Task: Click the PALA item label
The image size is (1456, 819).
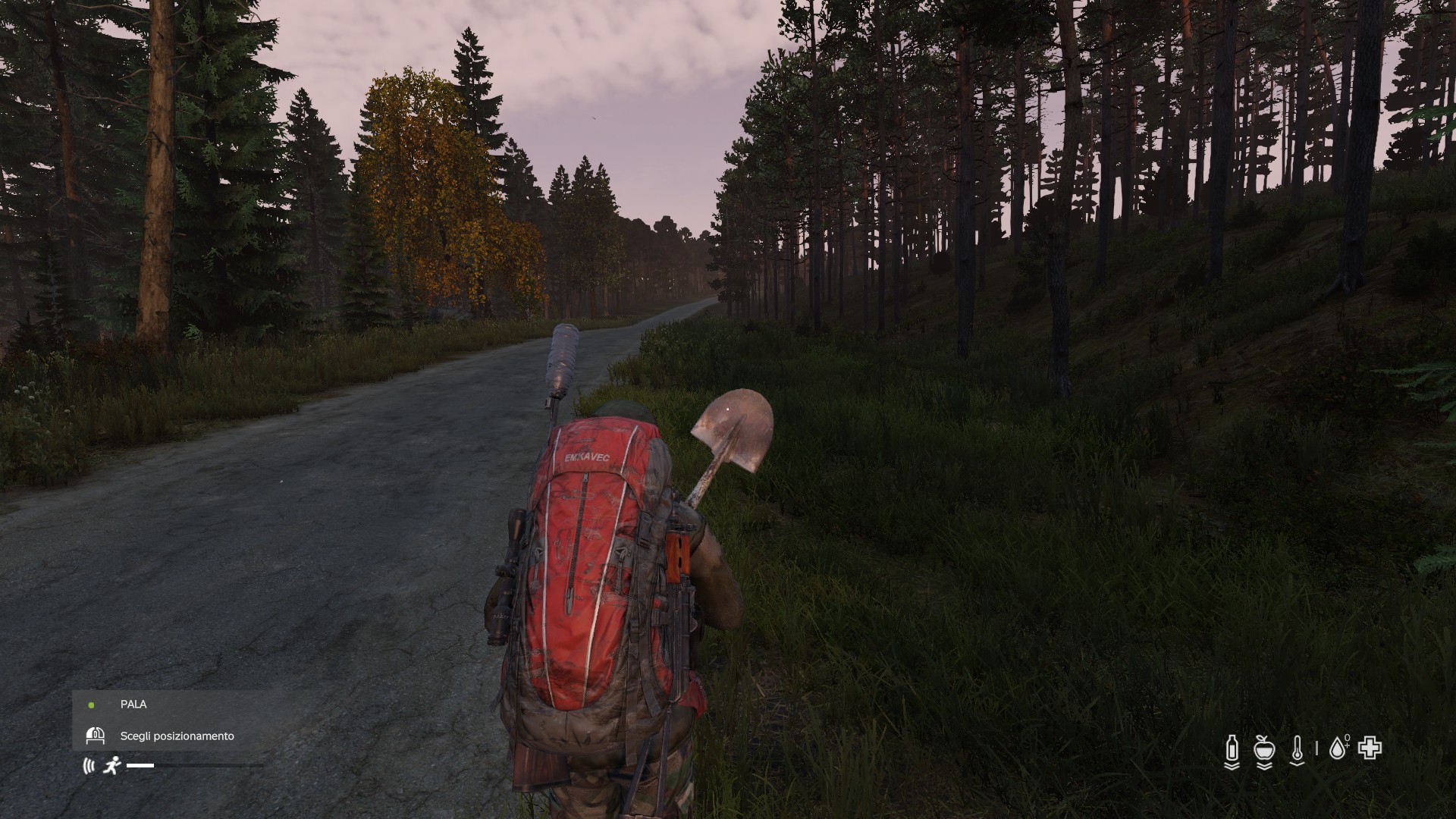Action: click(133, 704)
